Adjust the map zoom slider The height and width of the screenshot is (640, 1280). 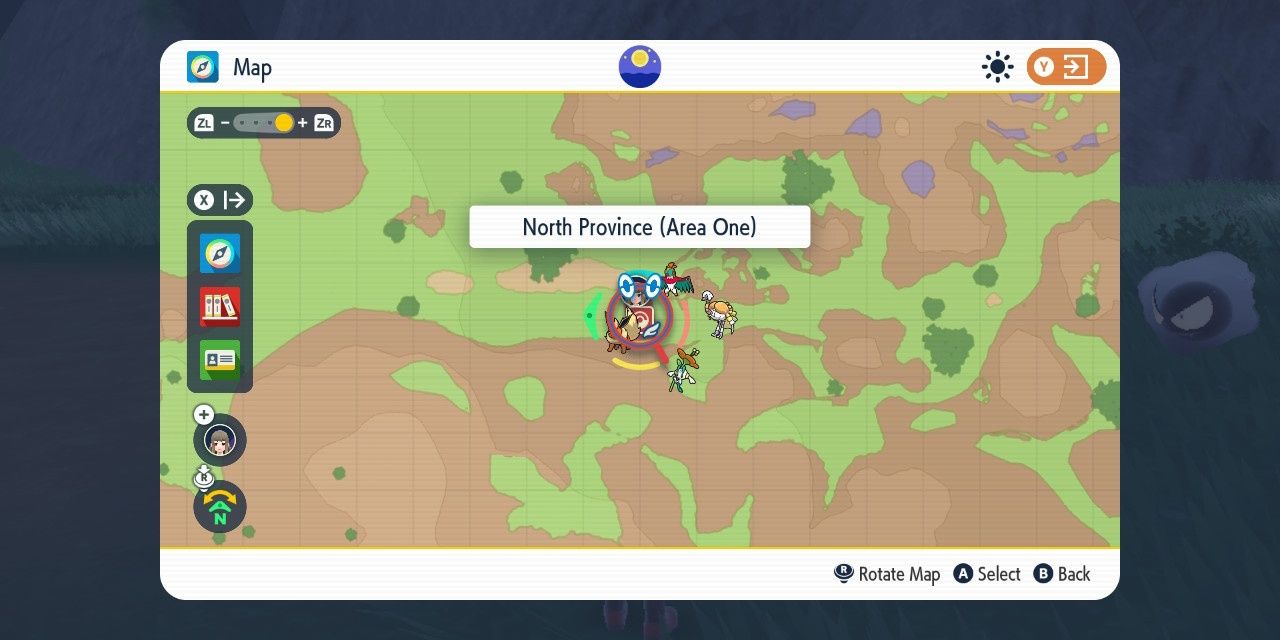(x=283, y=123)
